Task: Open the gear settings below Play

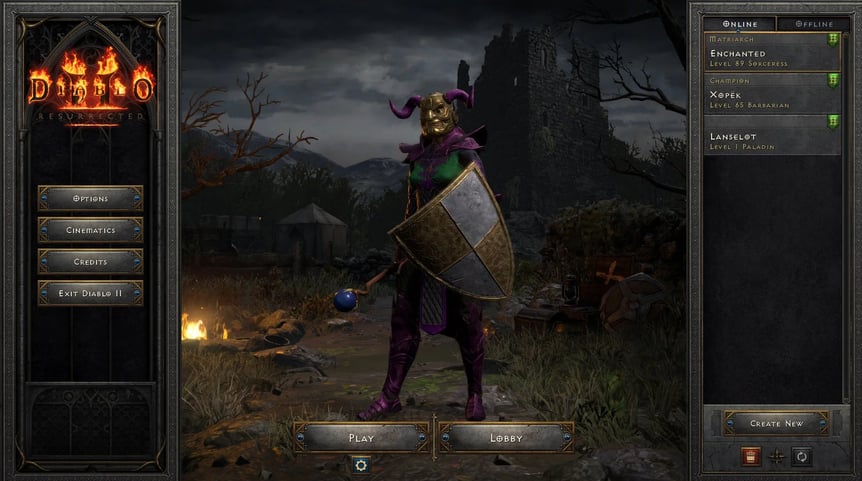Action: (361, 464)
